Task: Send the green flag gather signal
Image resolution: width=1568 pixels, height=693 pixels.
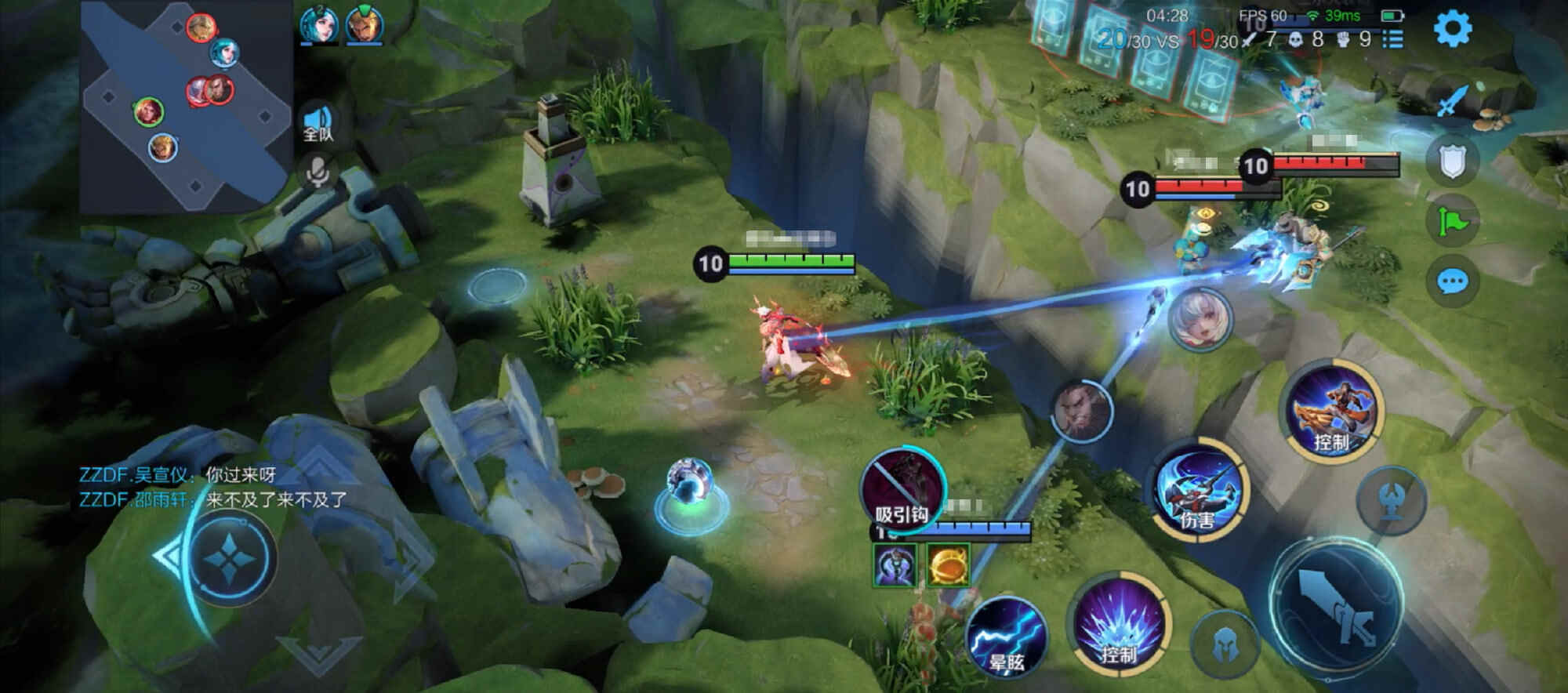Action: coord(1452,223)
